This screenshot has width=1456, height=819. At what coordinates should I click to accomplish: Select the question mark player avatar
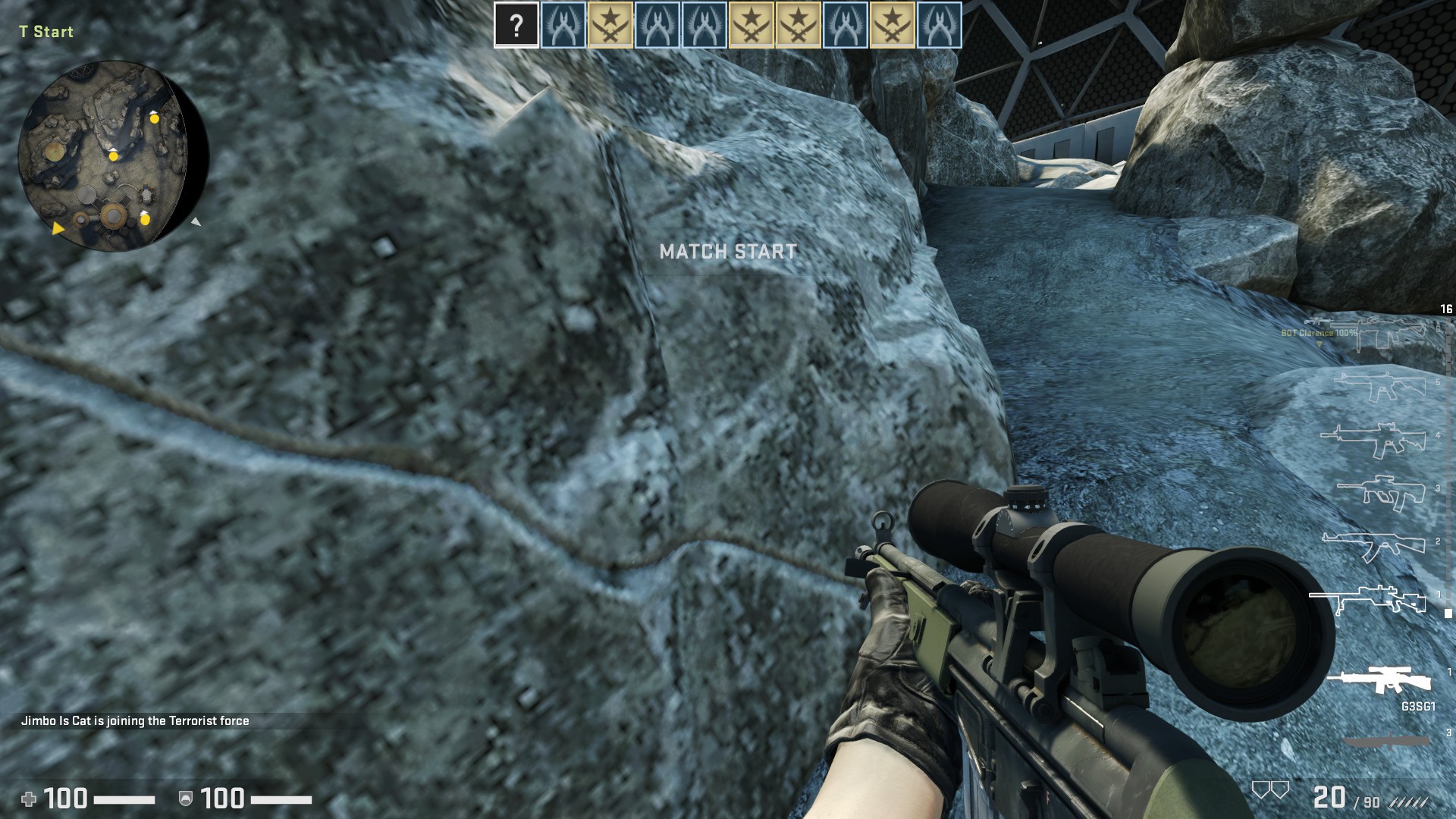(x=516, y=26)
